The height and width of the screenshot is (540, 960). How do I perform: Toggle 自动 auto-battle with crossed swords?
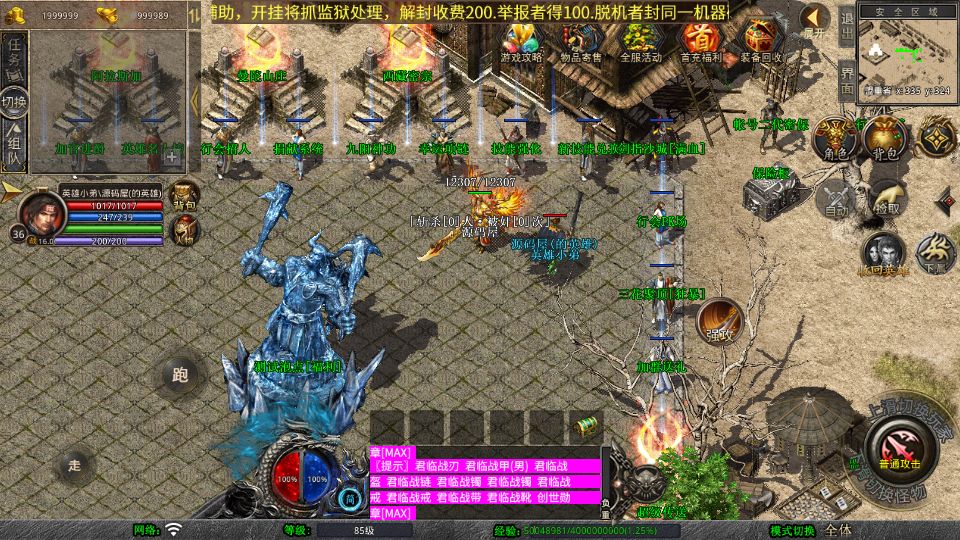click(835, 197)
